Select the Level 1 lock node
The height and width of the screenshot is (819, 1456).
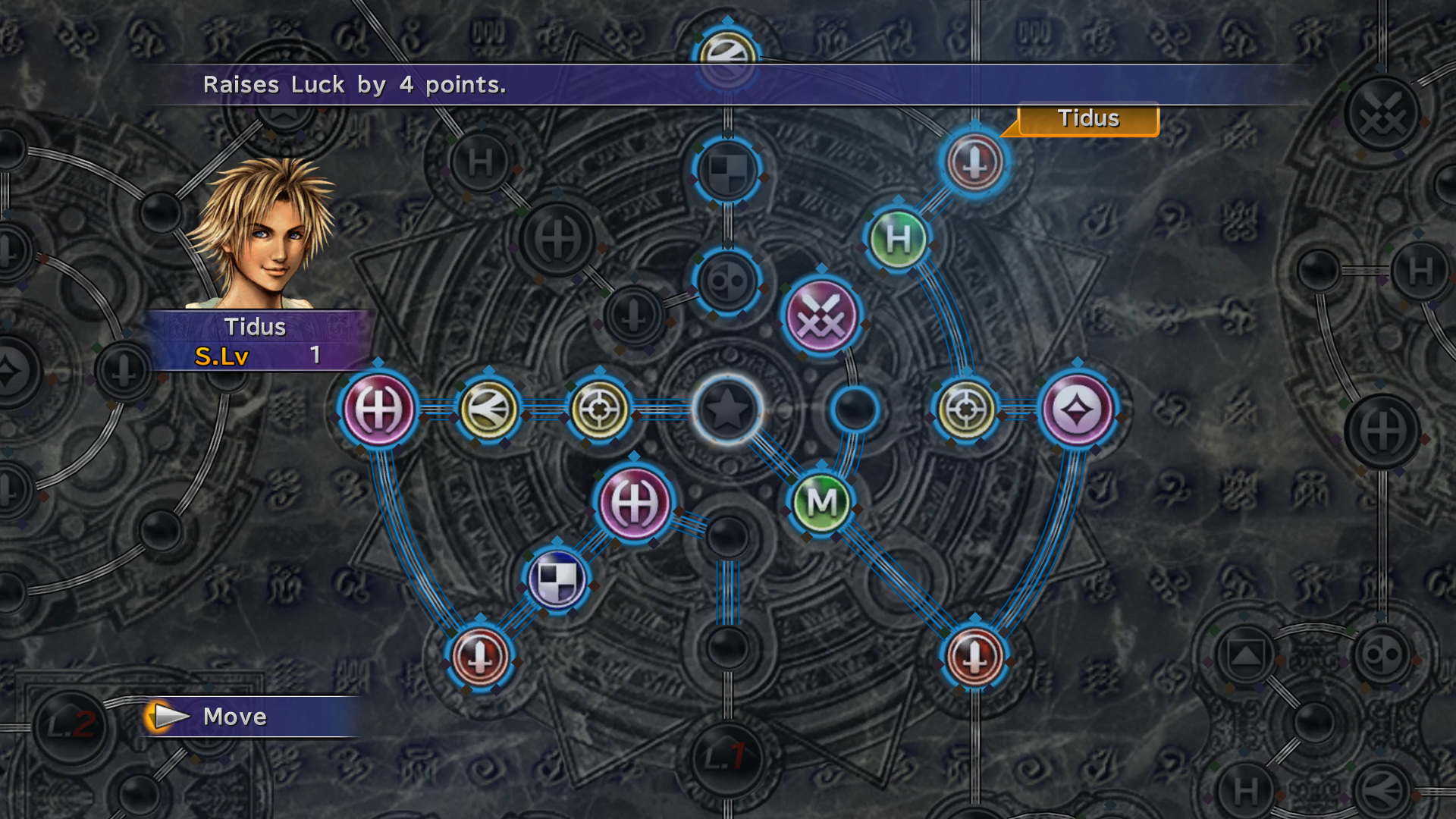click(726, 755)
